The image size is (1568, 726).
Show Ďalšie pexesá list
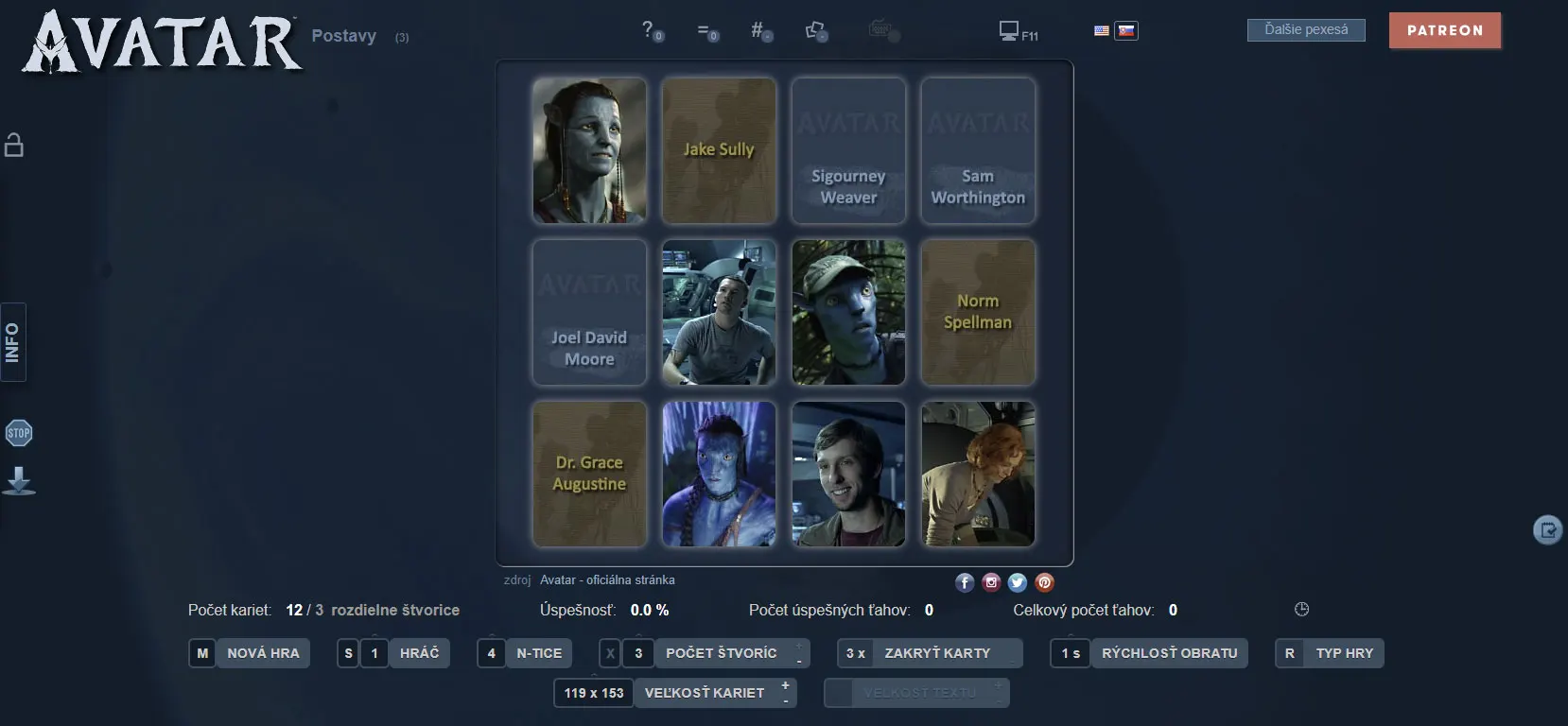(x=1306, y=30)
